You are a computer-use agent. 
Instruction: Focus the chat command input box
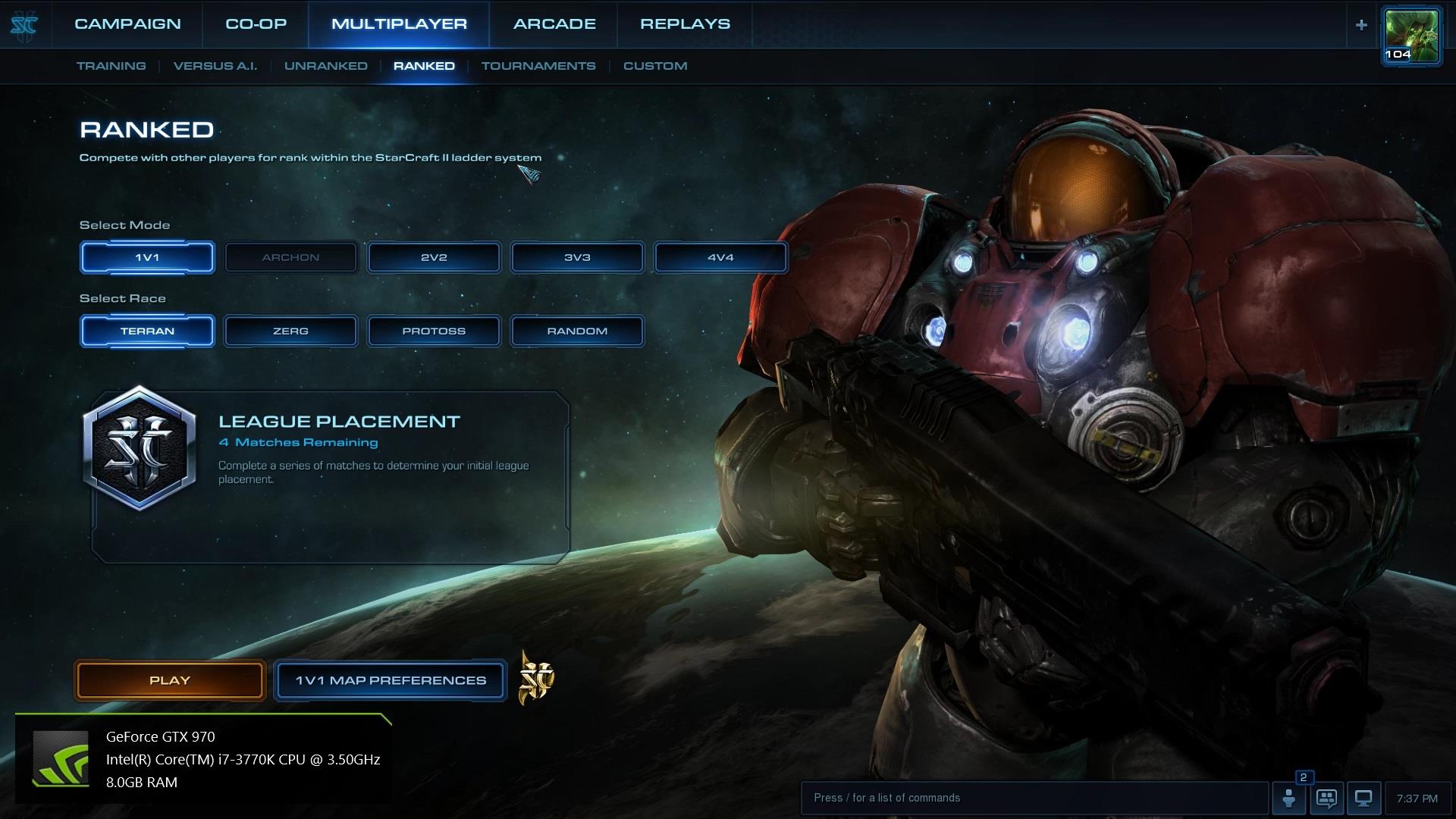[x=1034, y=798]
